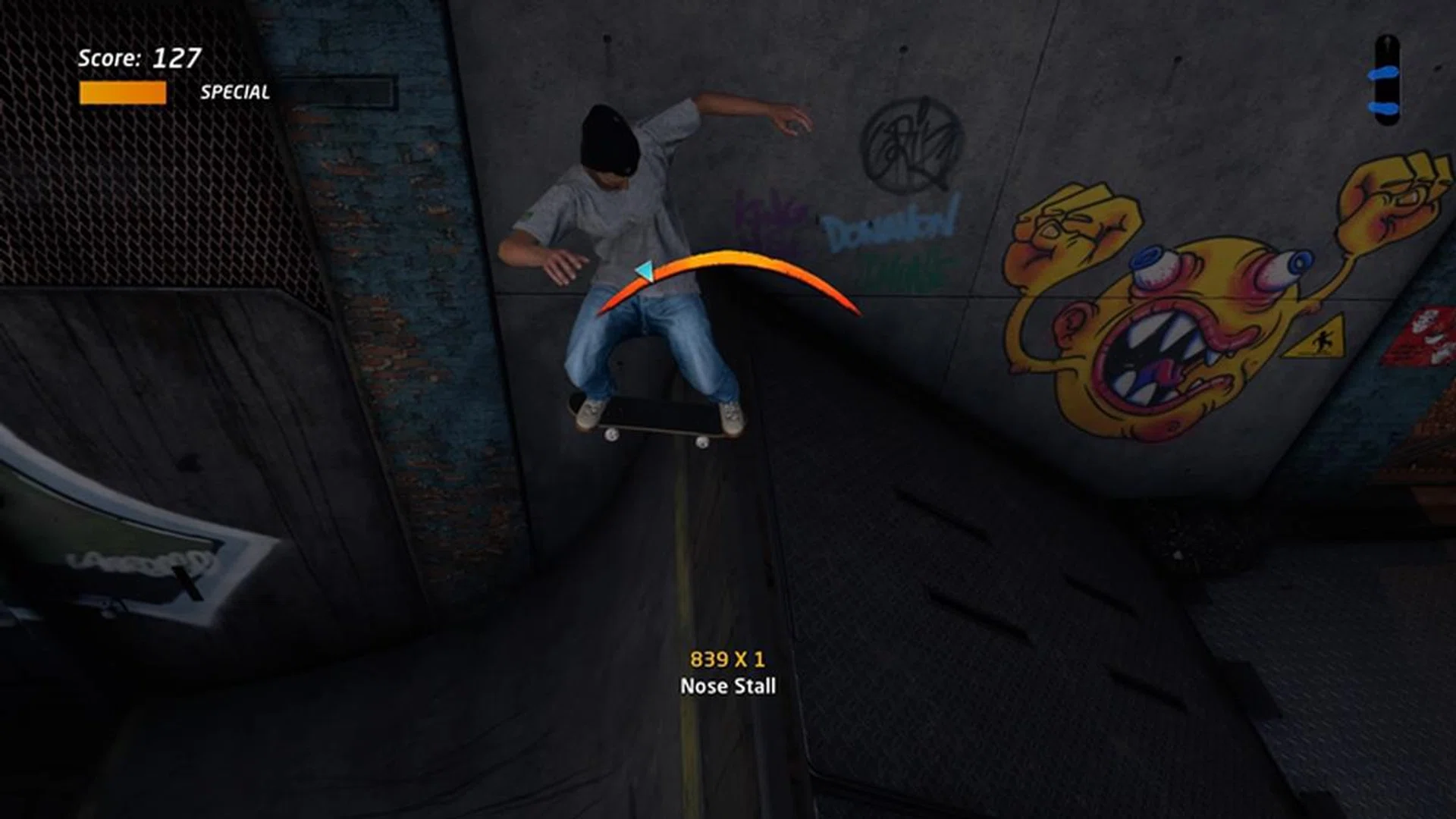The width and height of the screenshot is (1456, 819).
Task: Expand the combo counter reading 839 X 1
Action: 726,661
